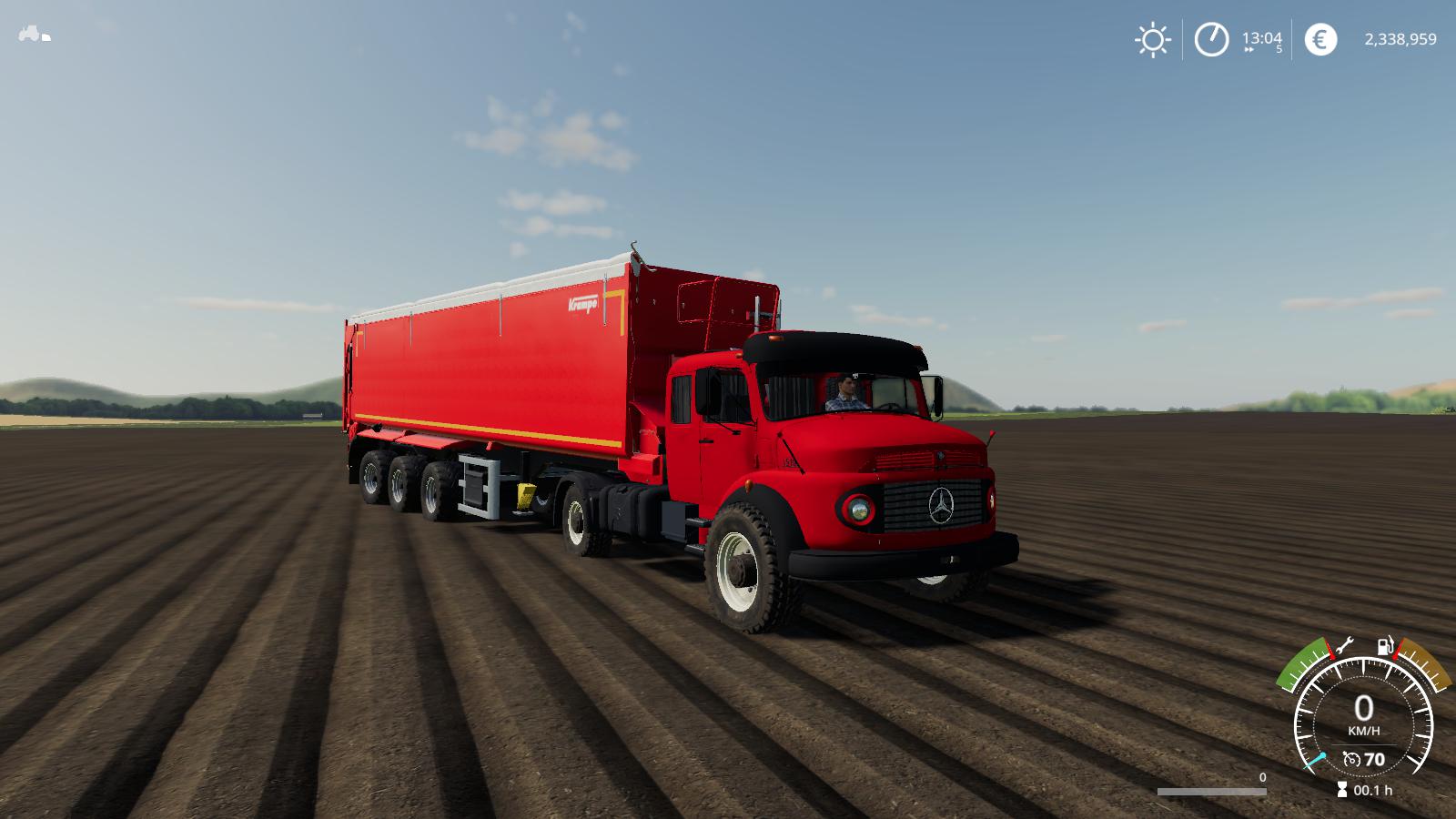Viewport: 1456px width, 819px height.
Task: Click the euro currency coin icon
Action: pos(1320,38)
